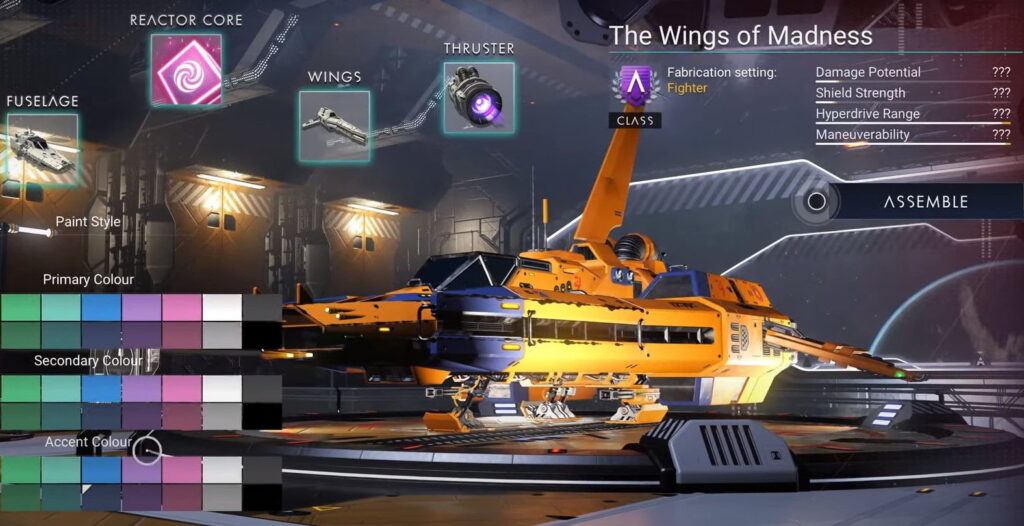Choose light teal in Secondary Colour palette
1024x526 pixels.
click(x=61, y=388)
